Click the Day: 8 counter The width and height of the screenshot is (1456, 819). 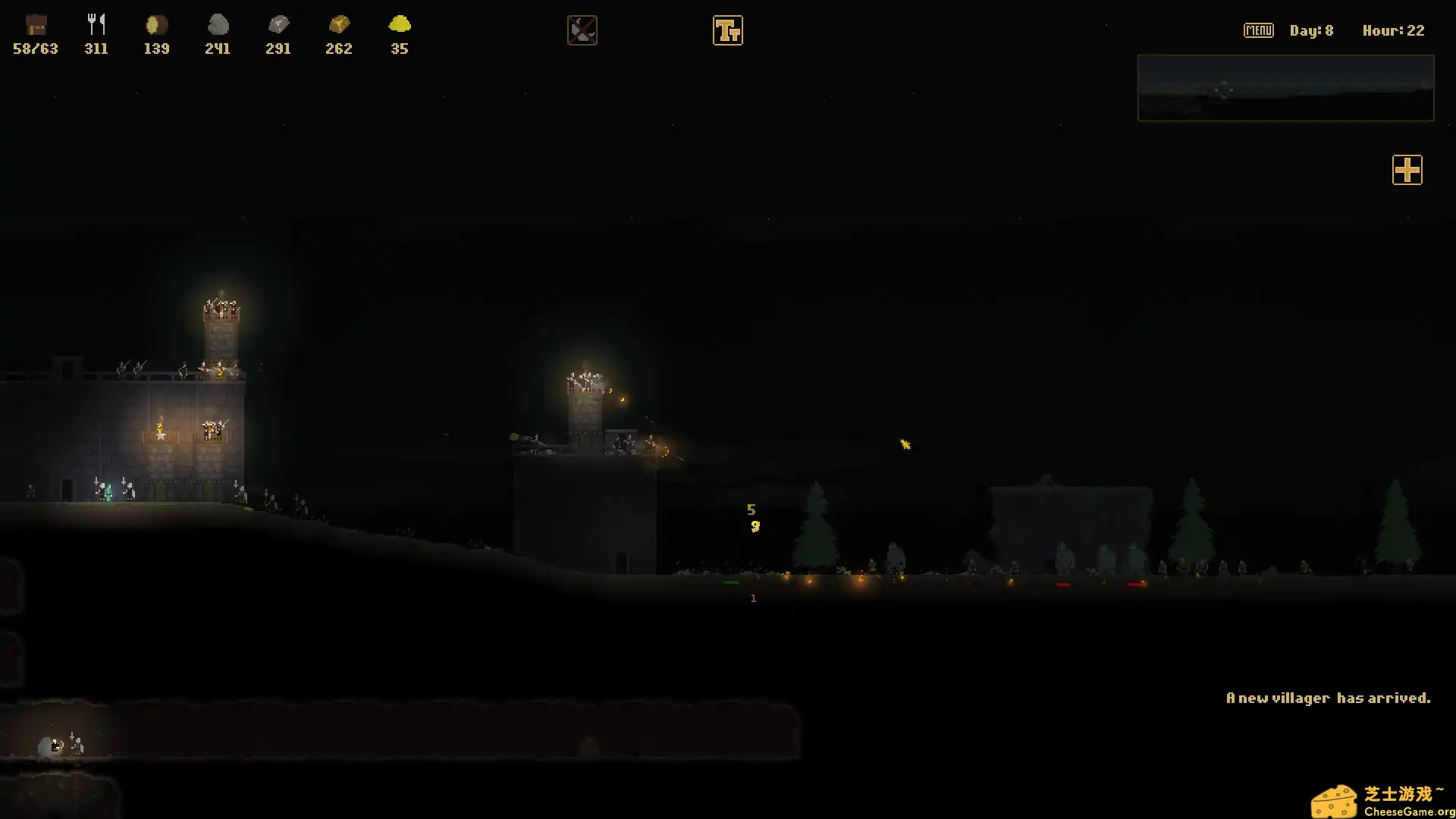1311,30
